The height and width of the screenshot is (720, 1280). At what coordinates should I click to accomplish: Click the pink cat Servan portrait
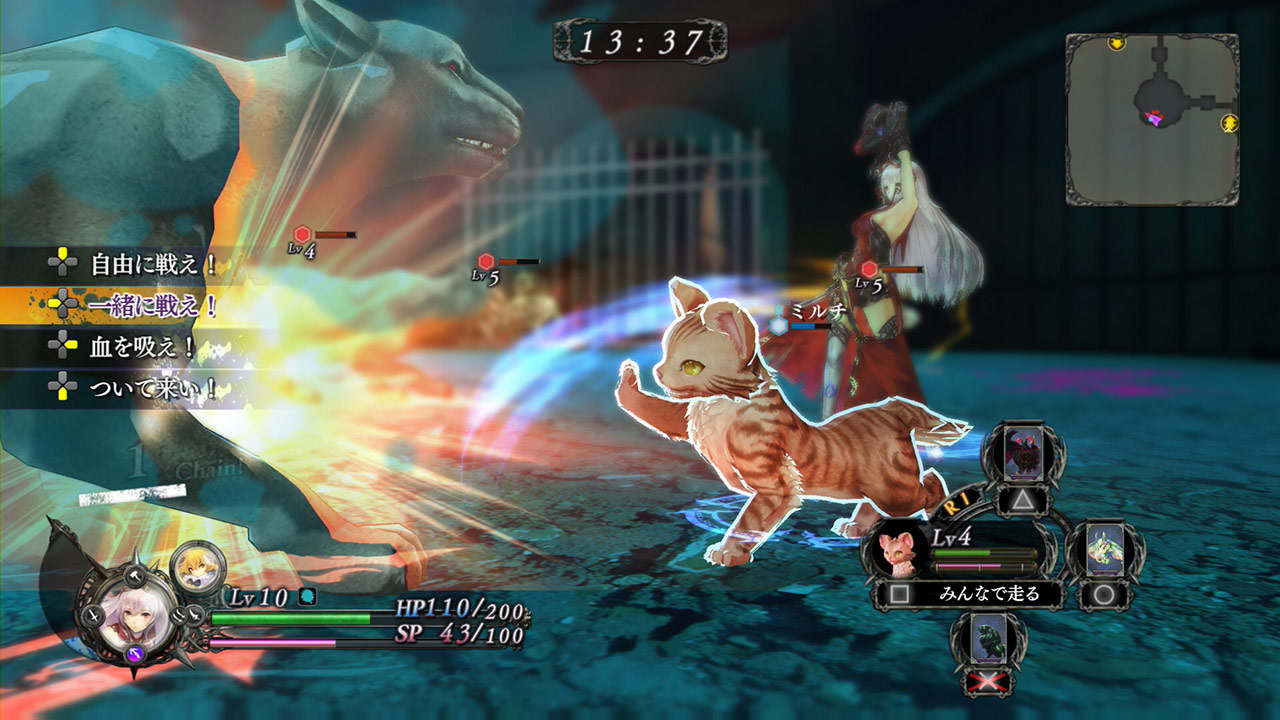tap(899, 552)
